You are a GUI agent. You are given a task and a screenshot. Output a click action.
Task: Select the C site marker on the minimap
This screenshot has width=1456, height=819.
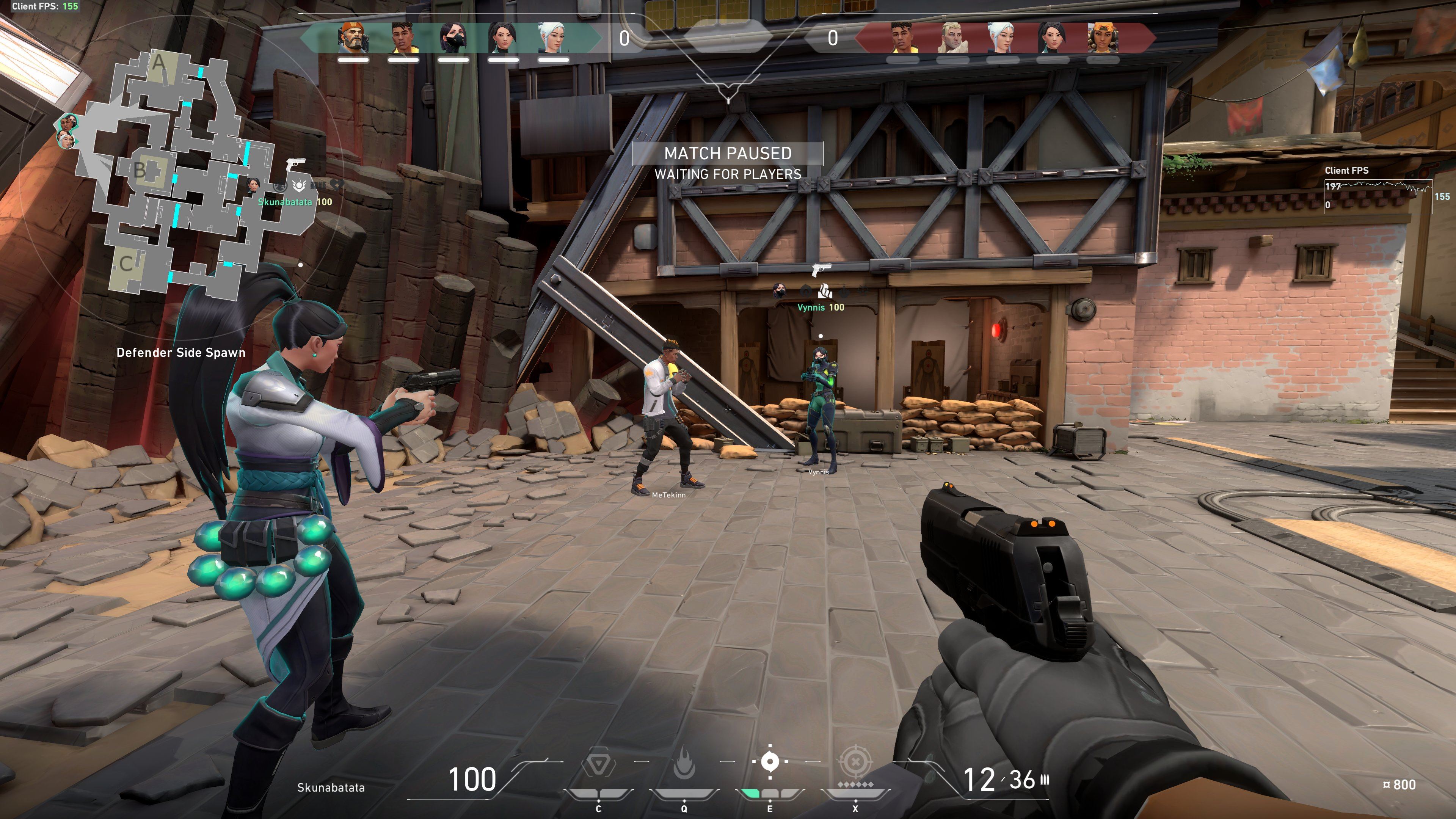point(126,264)
